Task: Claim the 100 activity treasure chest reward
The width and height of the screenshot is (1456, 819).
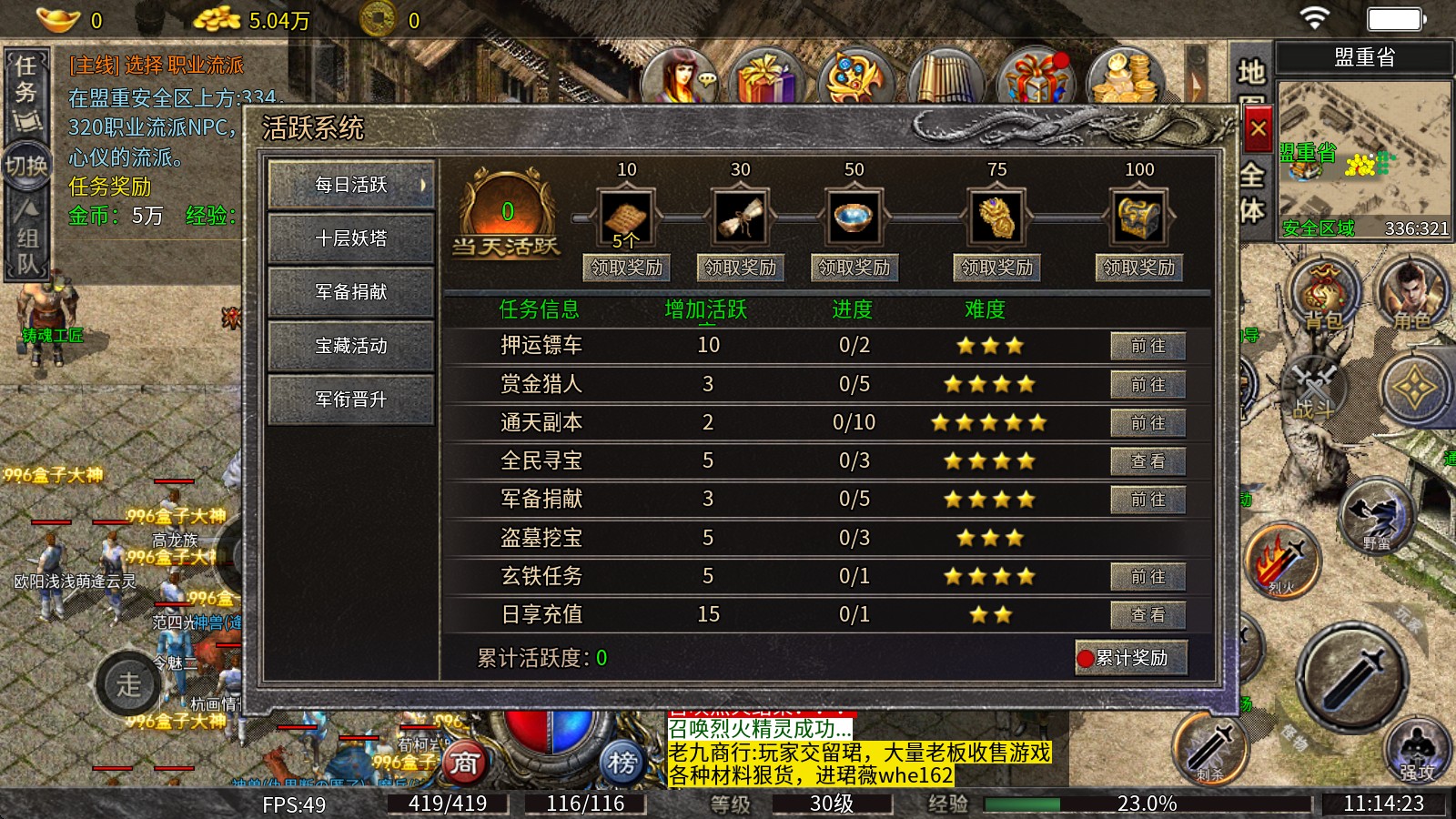Action: (1138, 268)
